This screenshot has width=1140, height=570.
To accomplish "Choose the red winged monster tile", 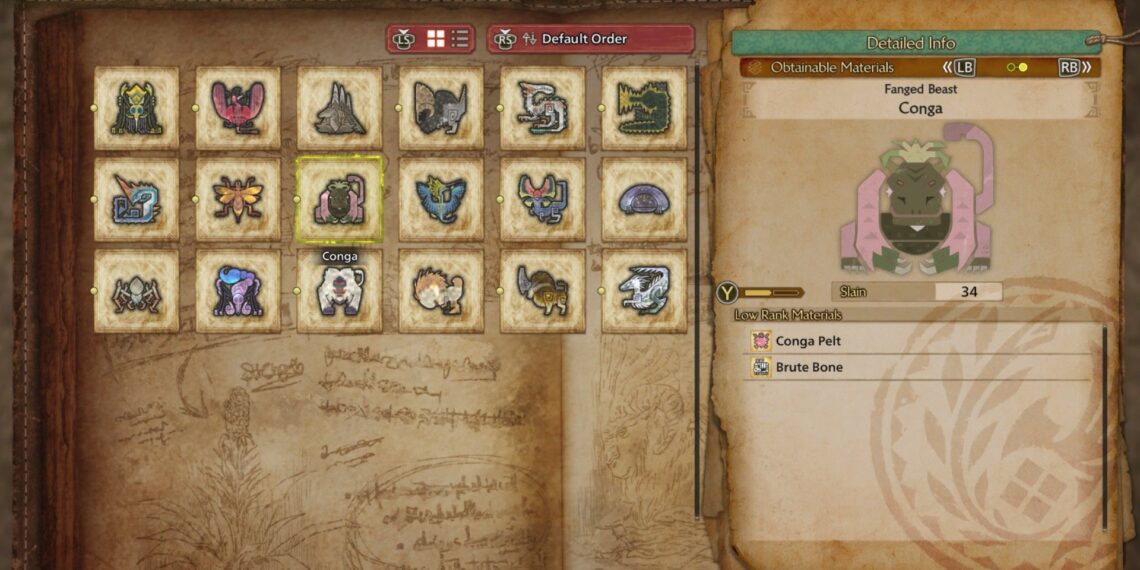I will (238, 108).
